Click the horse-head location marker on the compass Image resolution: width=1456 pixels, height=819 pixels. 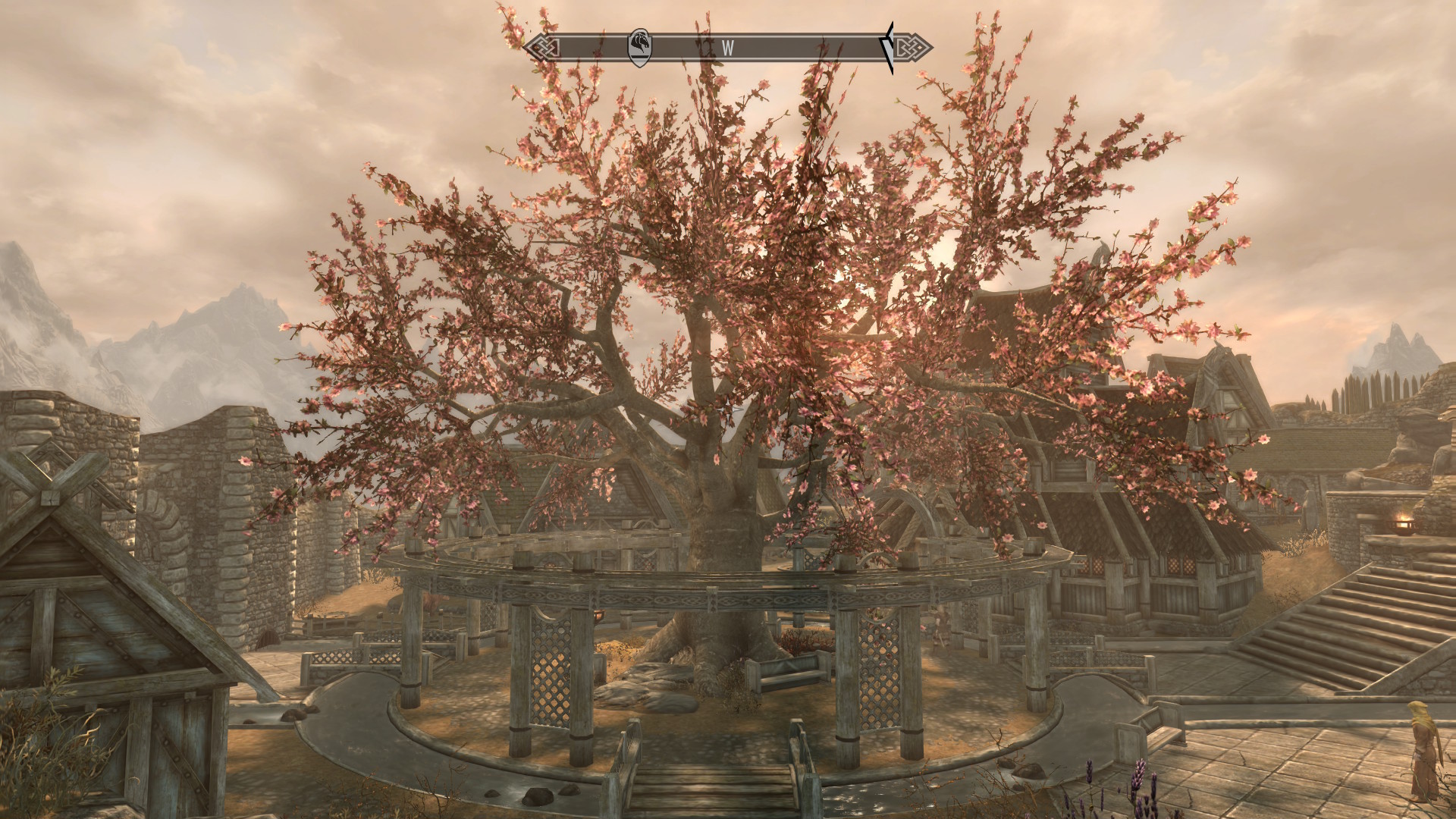[640, 47]
